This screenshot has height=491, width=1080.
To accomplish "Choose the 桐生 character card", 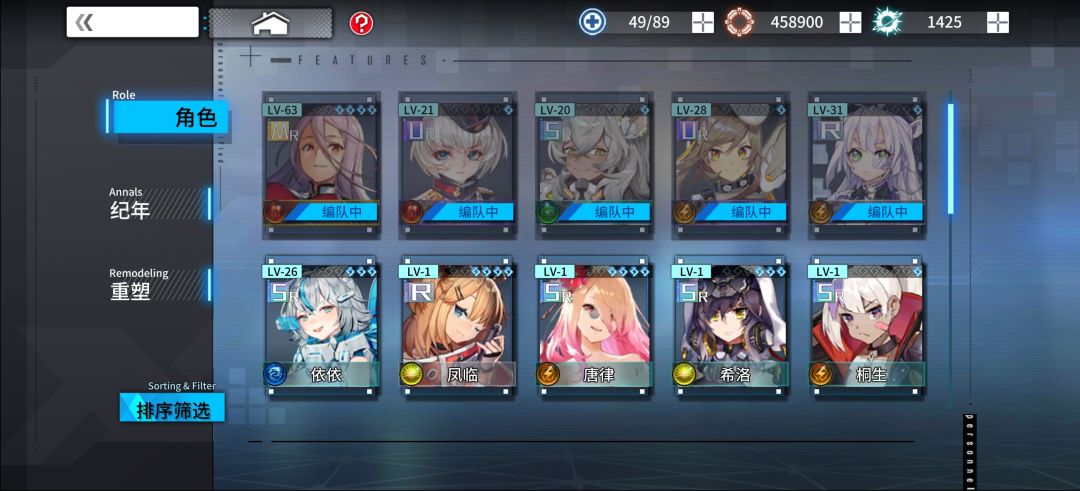I will (867, 328).
